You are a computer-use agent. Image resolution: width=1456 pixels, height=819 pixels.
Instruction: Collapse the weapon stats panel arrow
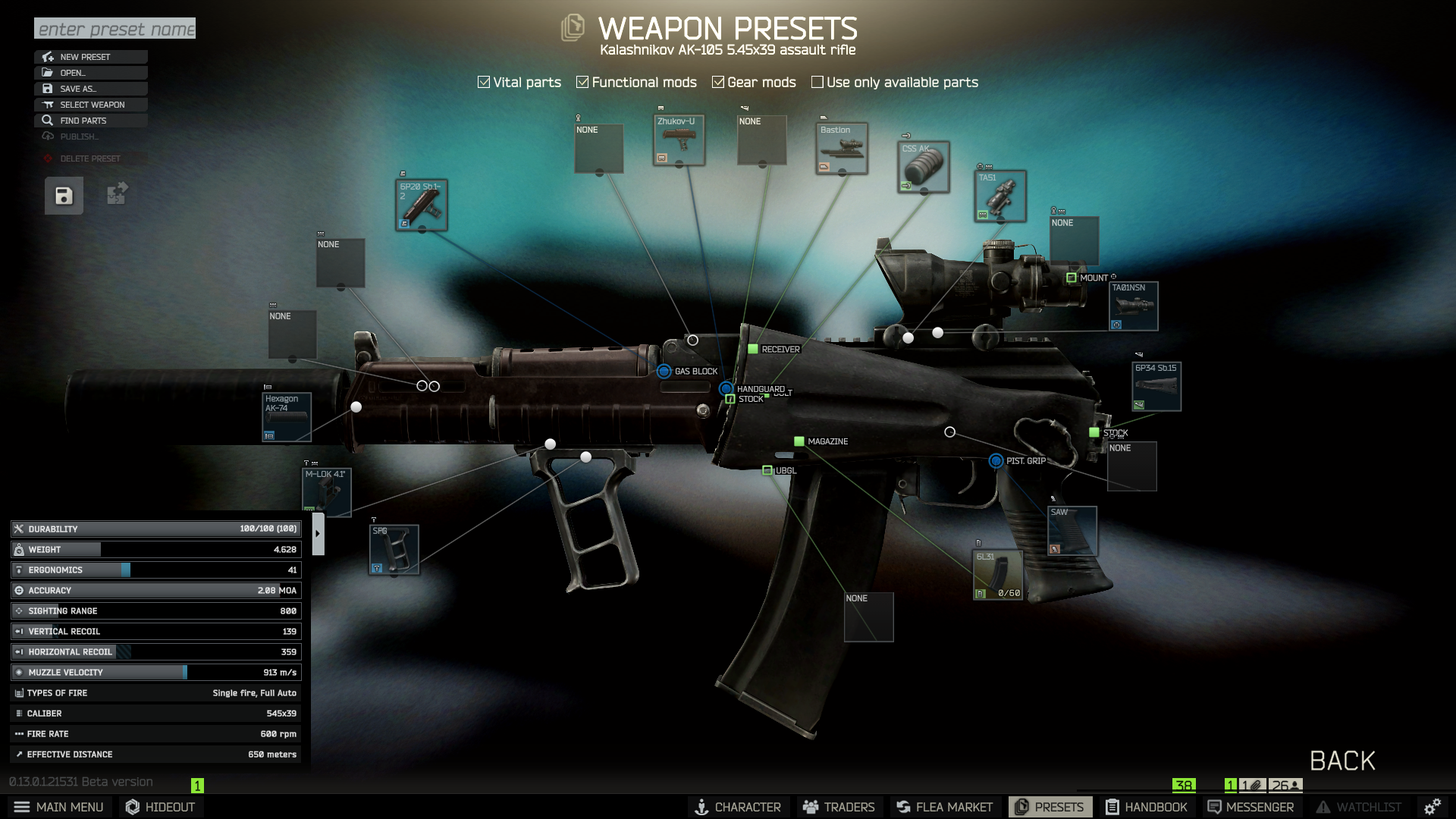[x=318, y=533]
